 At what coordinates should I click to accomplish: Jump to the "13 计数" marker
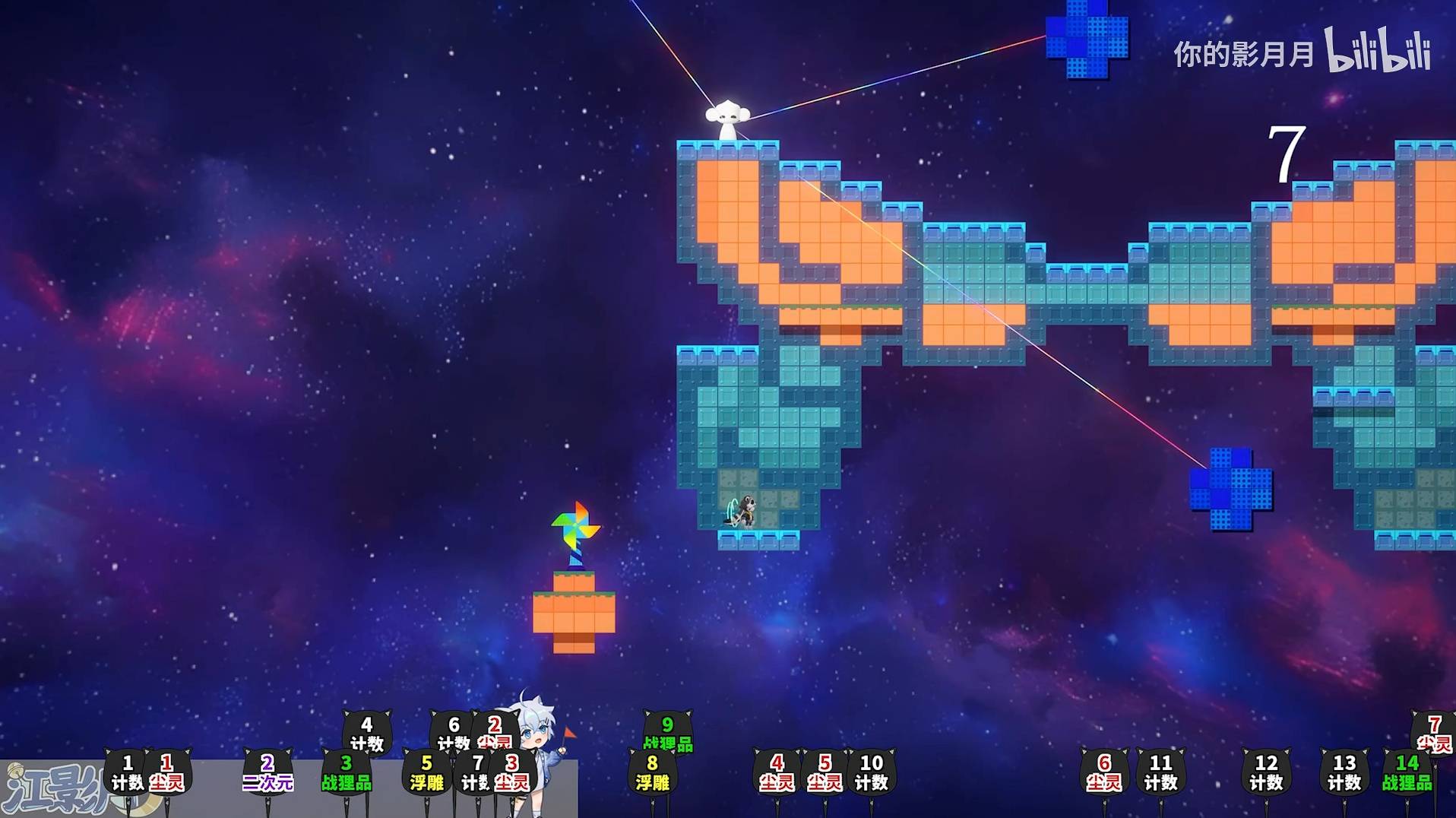(x=1344, y=772)
